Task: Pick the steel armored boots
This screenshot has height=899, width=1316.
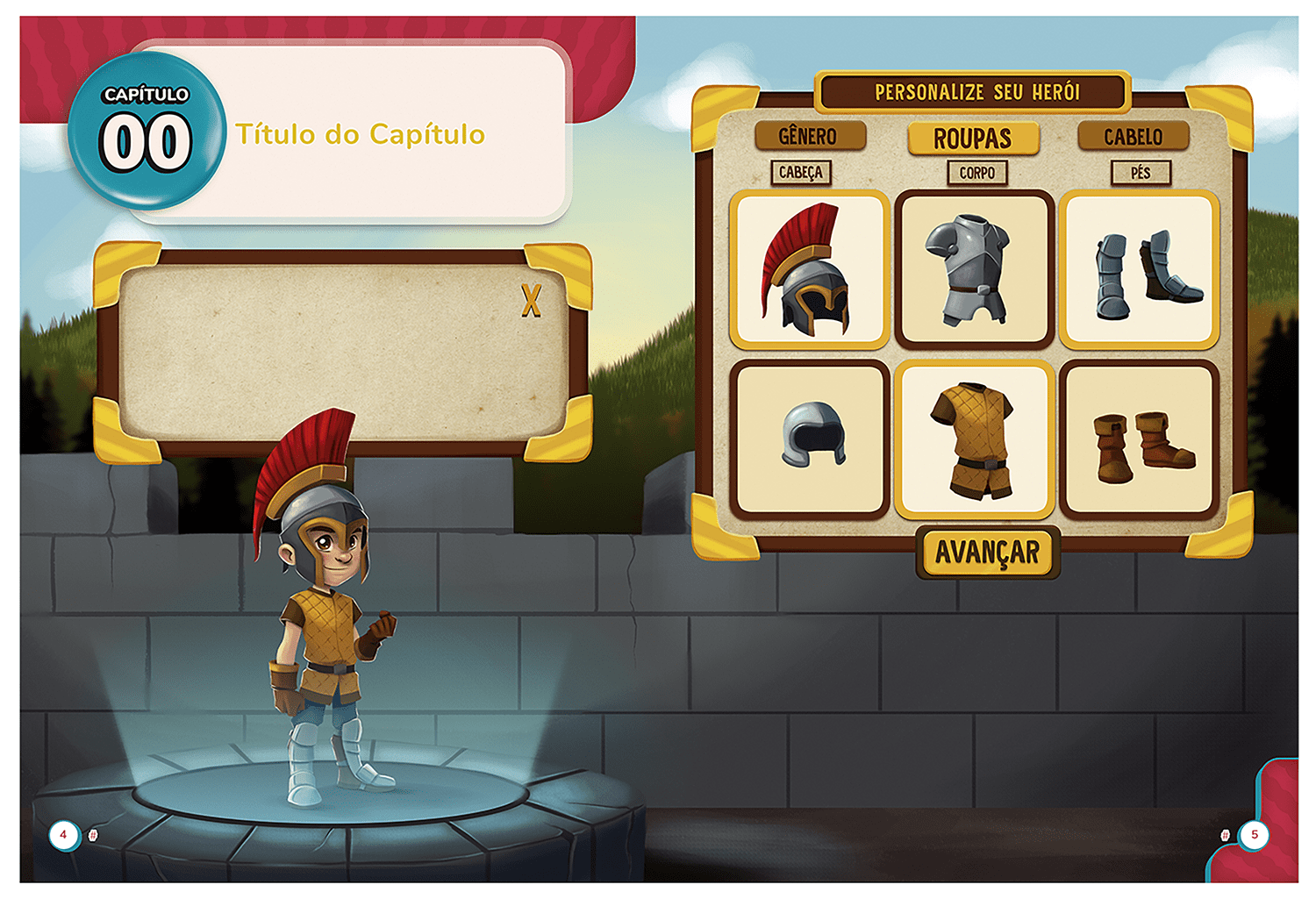Action: point(1139,269)
